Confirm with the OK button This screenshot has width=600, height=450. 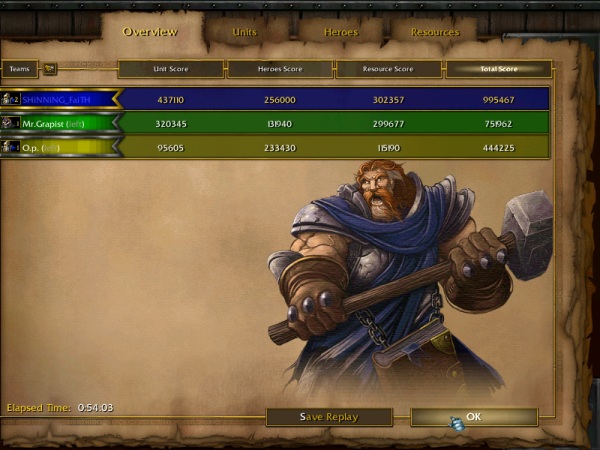tap(474, 416)
